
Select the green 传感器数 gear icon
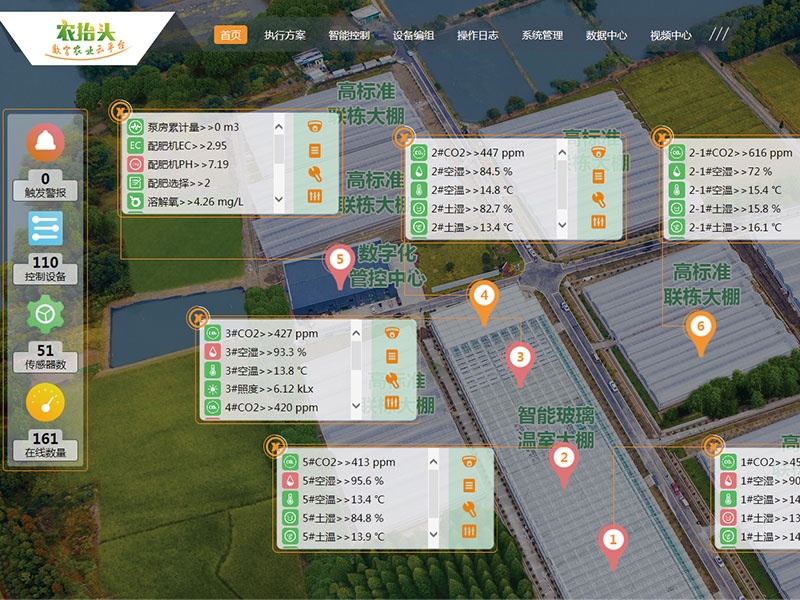[x=45, y=316]
